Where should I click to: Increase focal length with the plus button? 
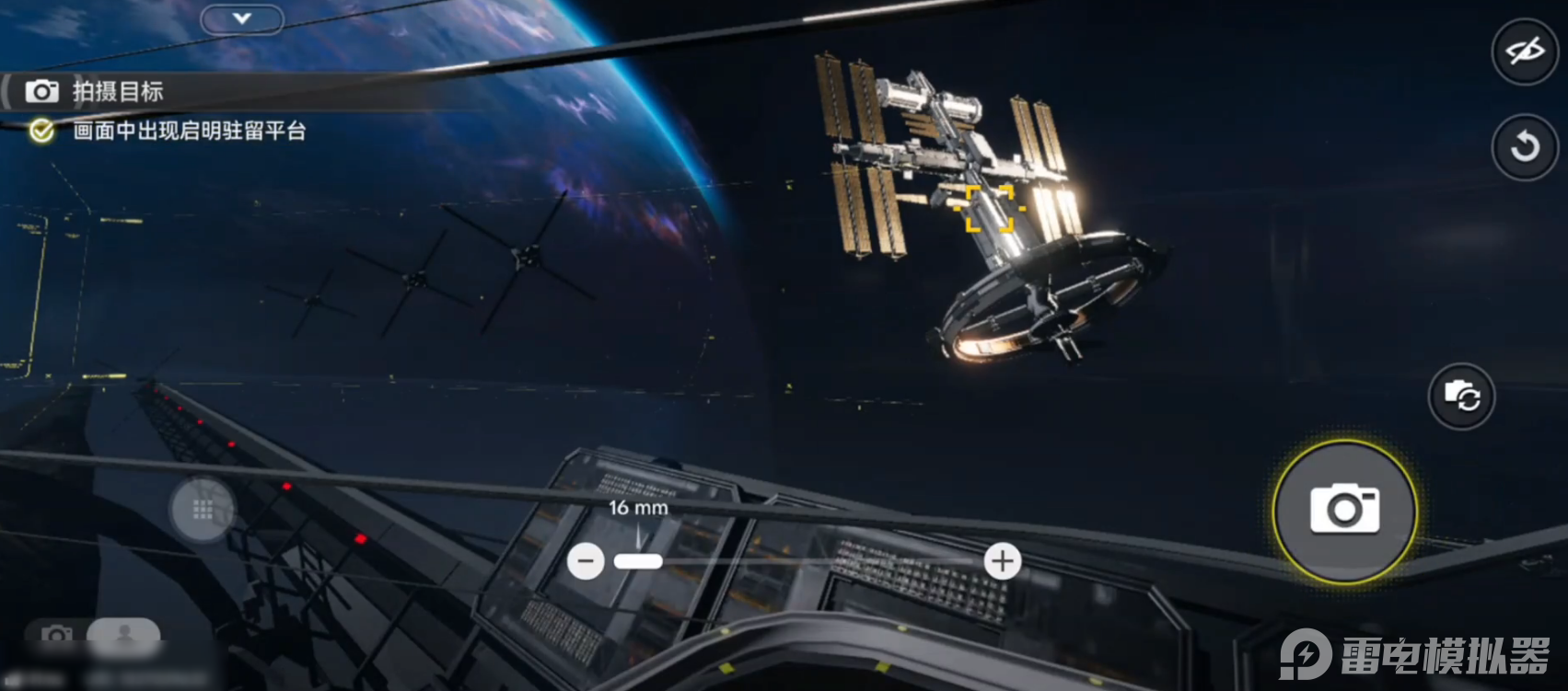pos(1002,560)
